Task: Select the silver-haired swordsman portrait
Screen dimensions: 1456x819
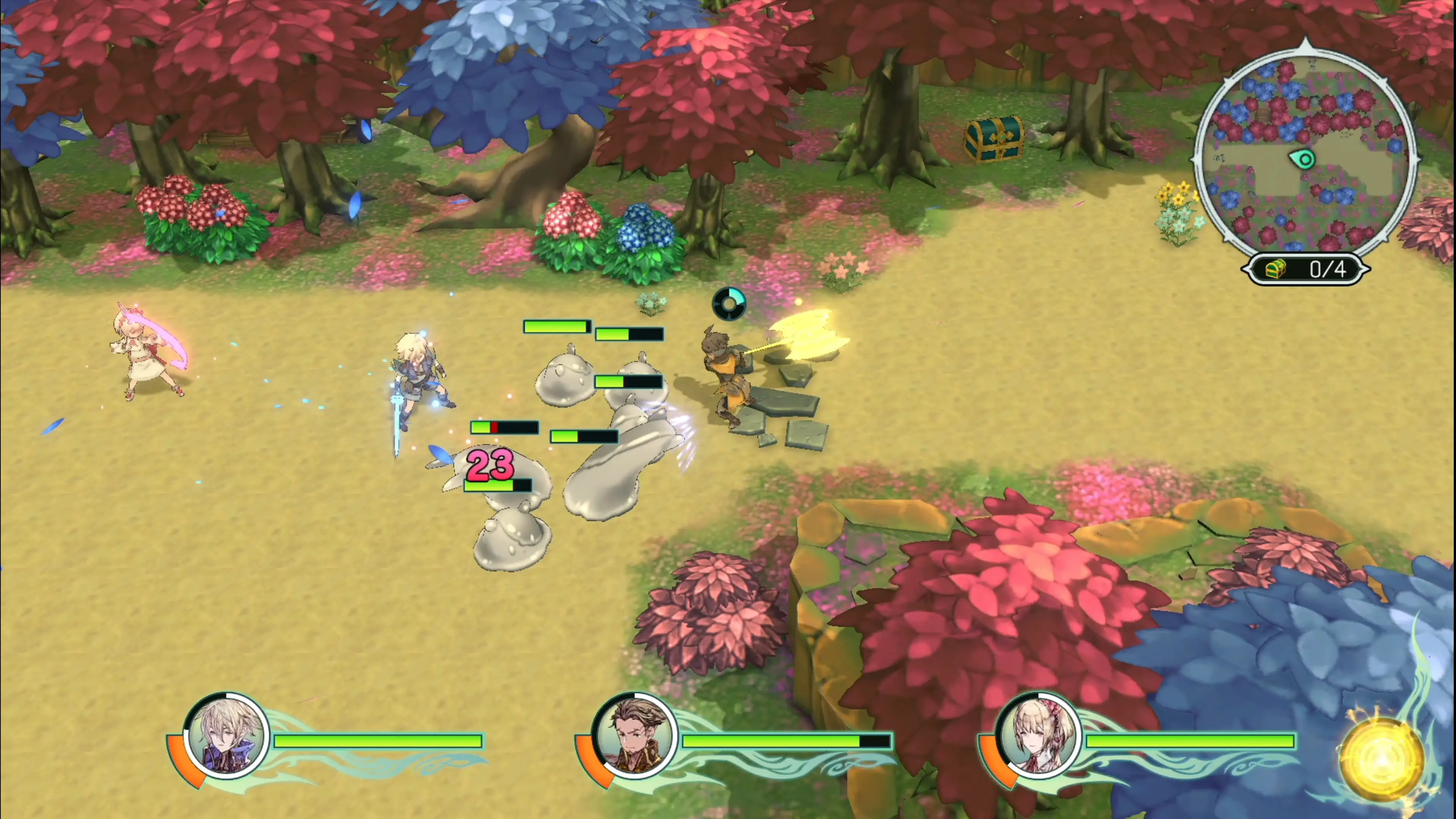Action: [x=227, y=736]
